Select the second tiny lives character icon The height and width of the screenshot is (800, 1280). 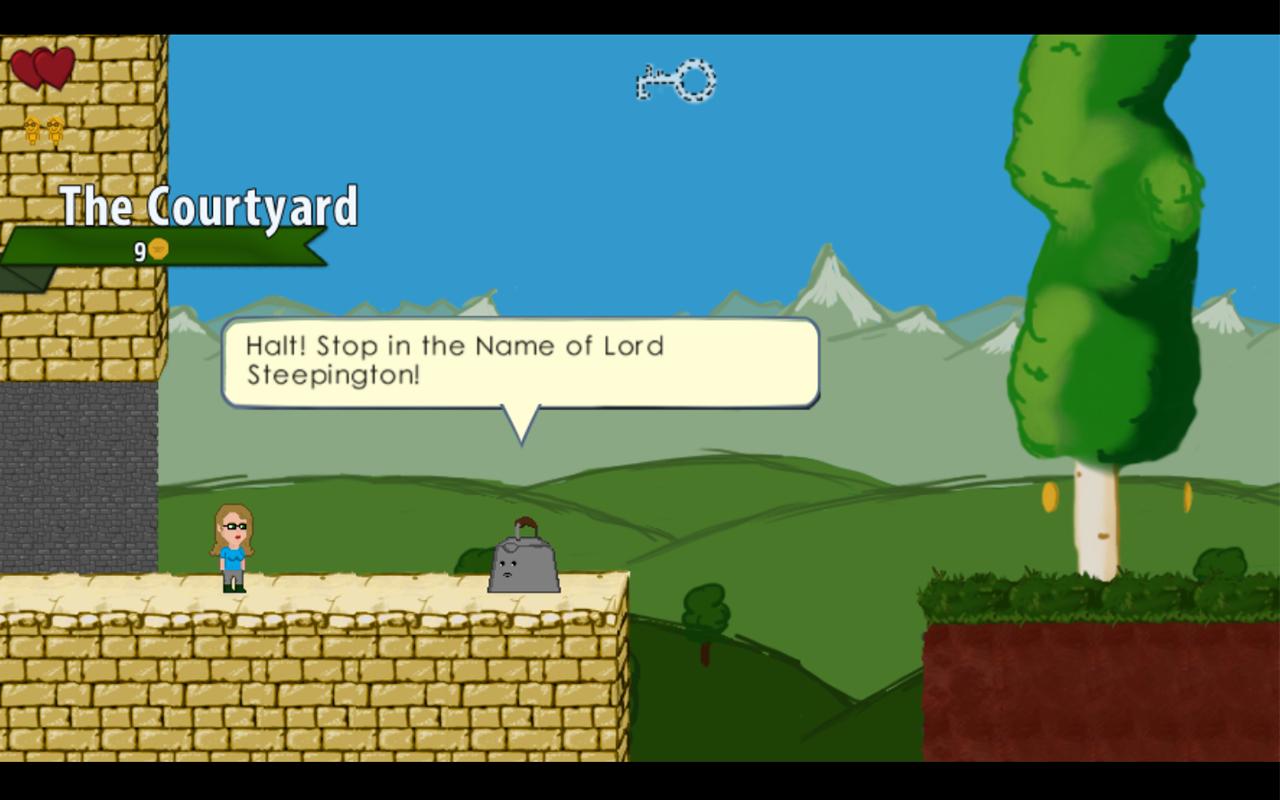pos(56,130)
